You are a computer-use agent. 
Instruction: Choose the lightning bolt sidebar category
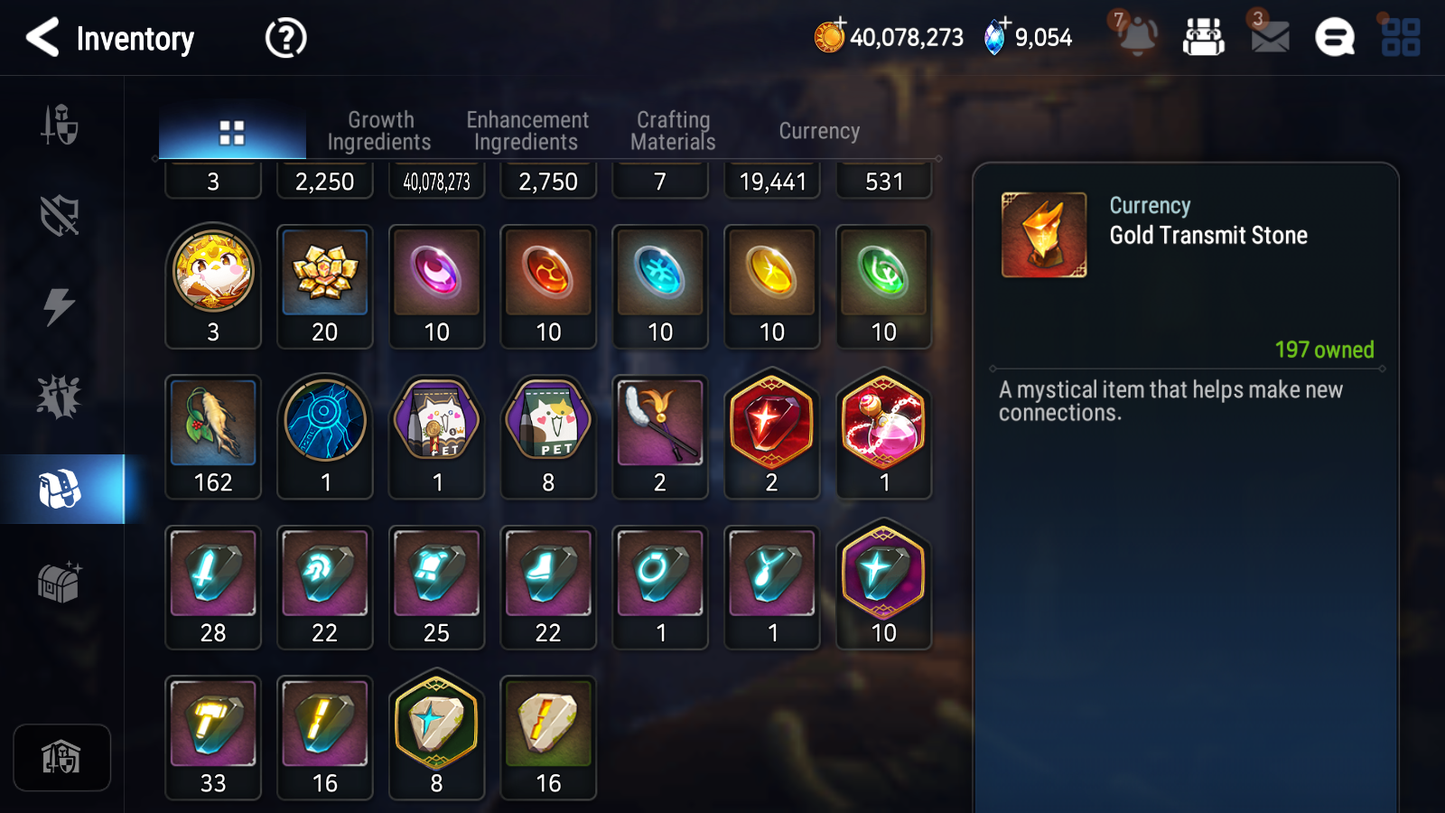pos(59,306)
